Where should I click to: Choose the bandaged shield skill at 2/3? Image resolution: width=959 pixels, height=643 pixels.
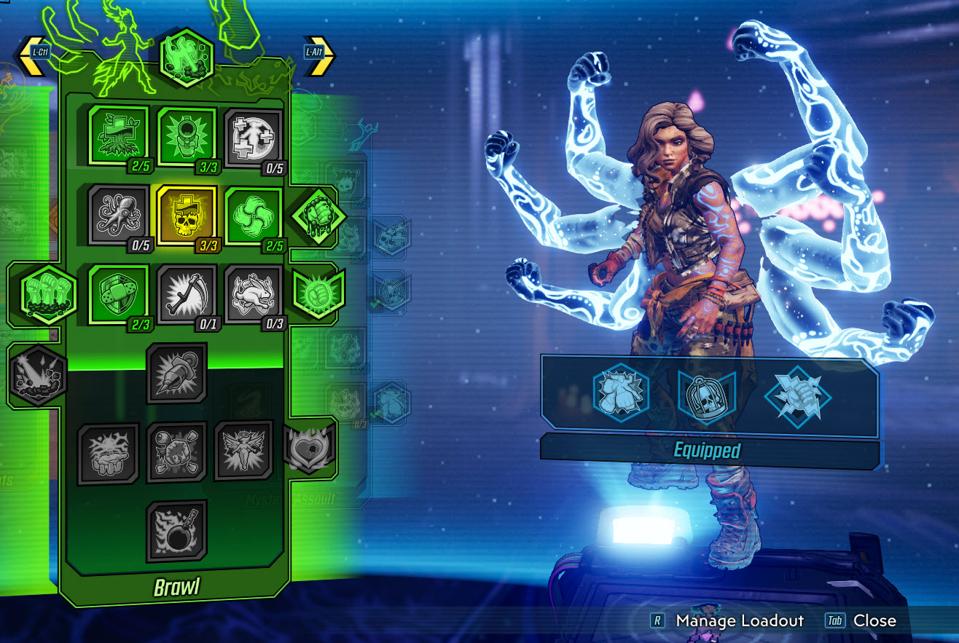(x=119, y=294)
